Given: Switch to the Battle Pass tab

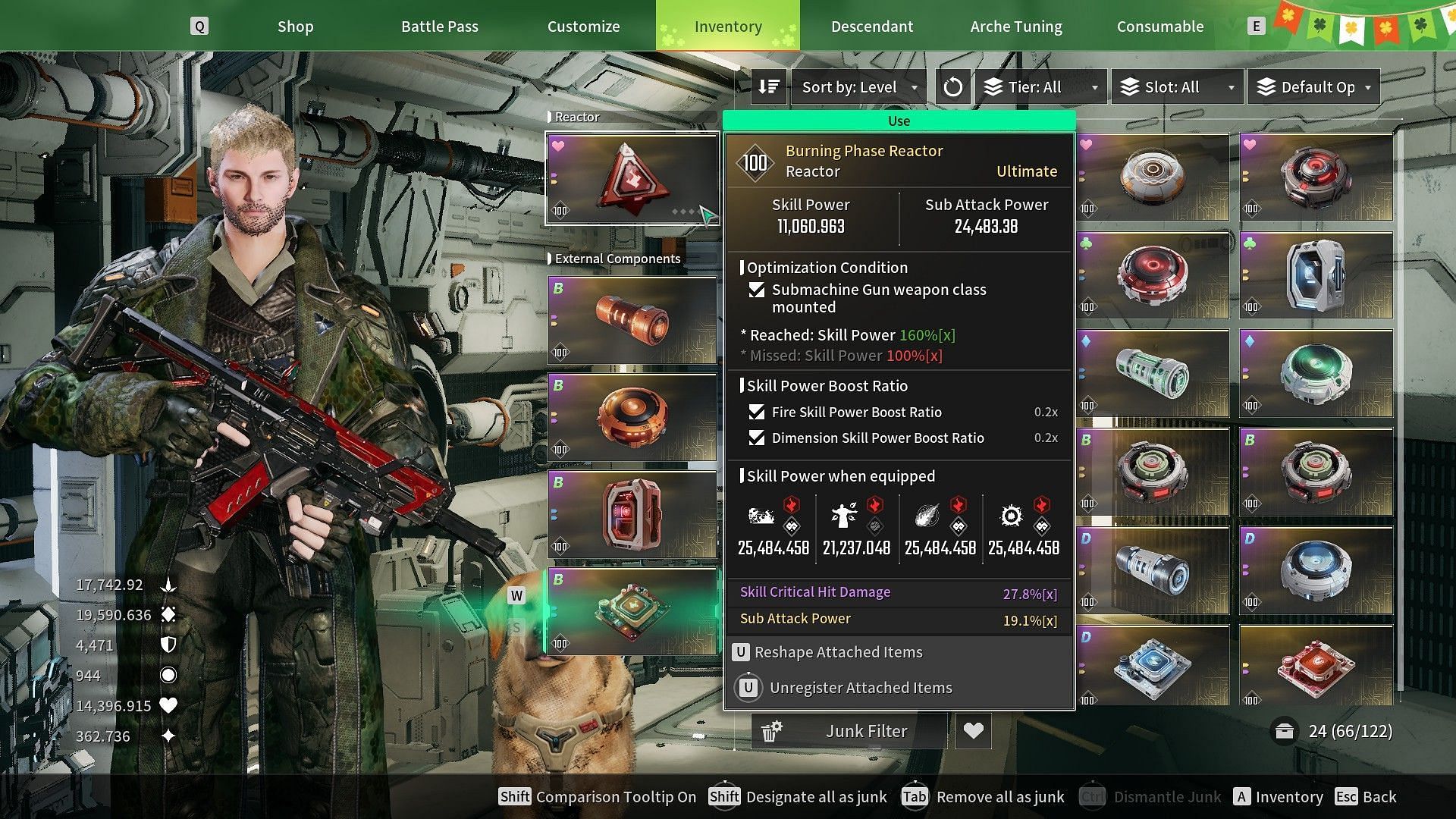Looking at the screenshot, I should tap(439, 27).
